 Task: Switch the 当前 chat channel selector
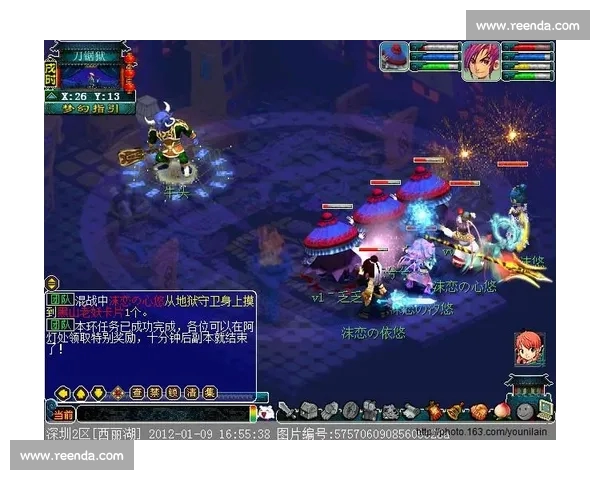[62, 413]
